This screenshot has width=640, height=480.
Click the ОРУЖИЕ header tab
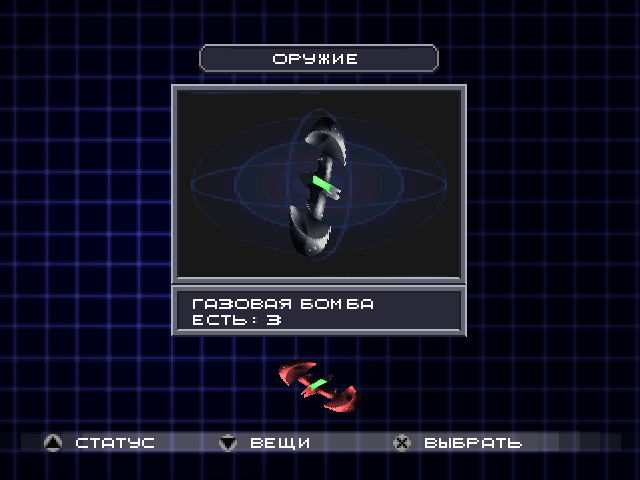(x=318, y=59)
